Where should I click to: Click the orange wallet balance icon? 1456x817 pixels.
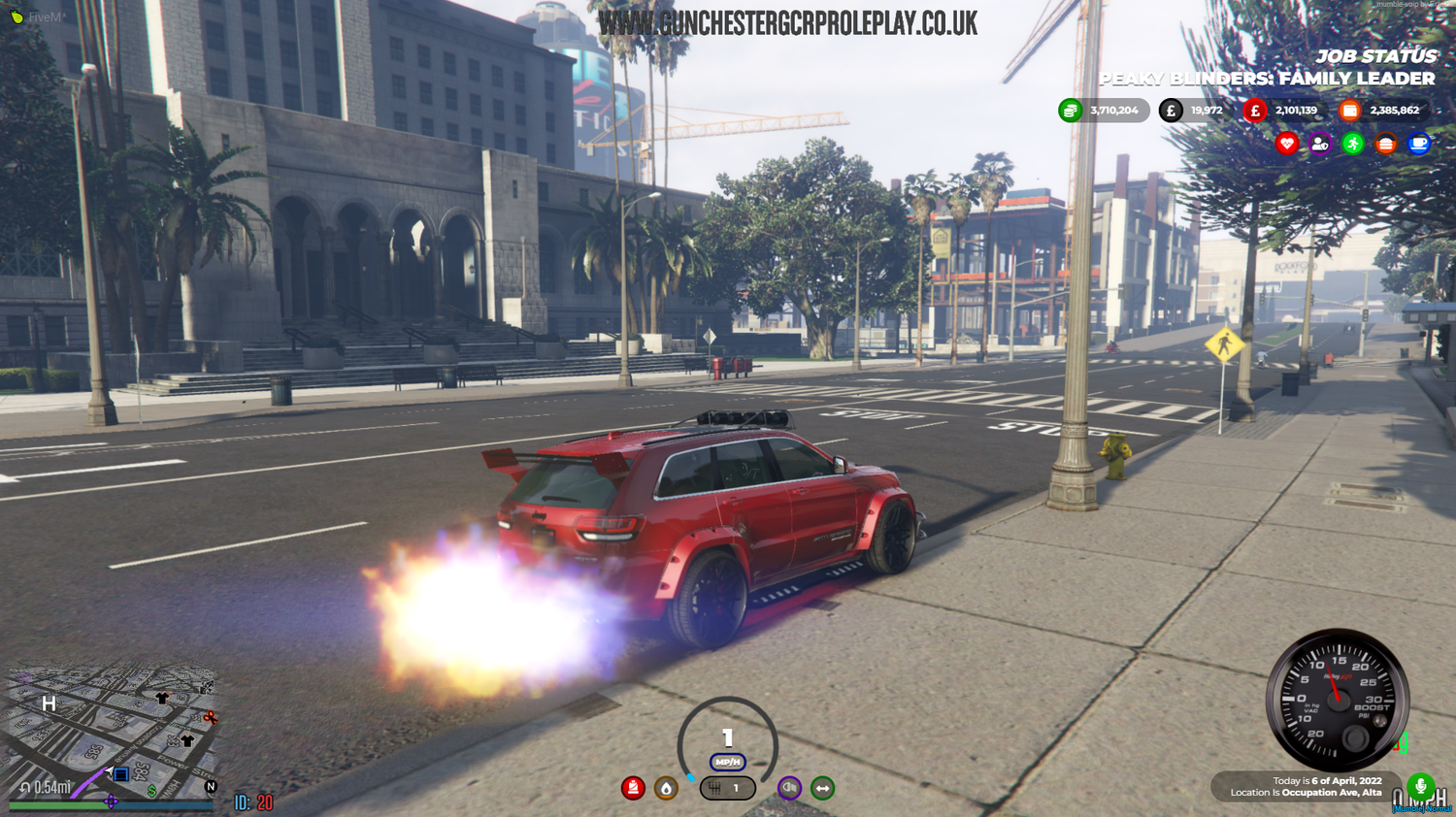coord(1349,111)
